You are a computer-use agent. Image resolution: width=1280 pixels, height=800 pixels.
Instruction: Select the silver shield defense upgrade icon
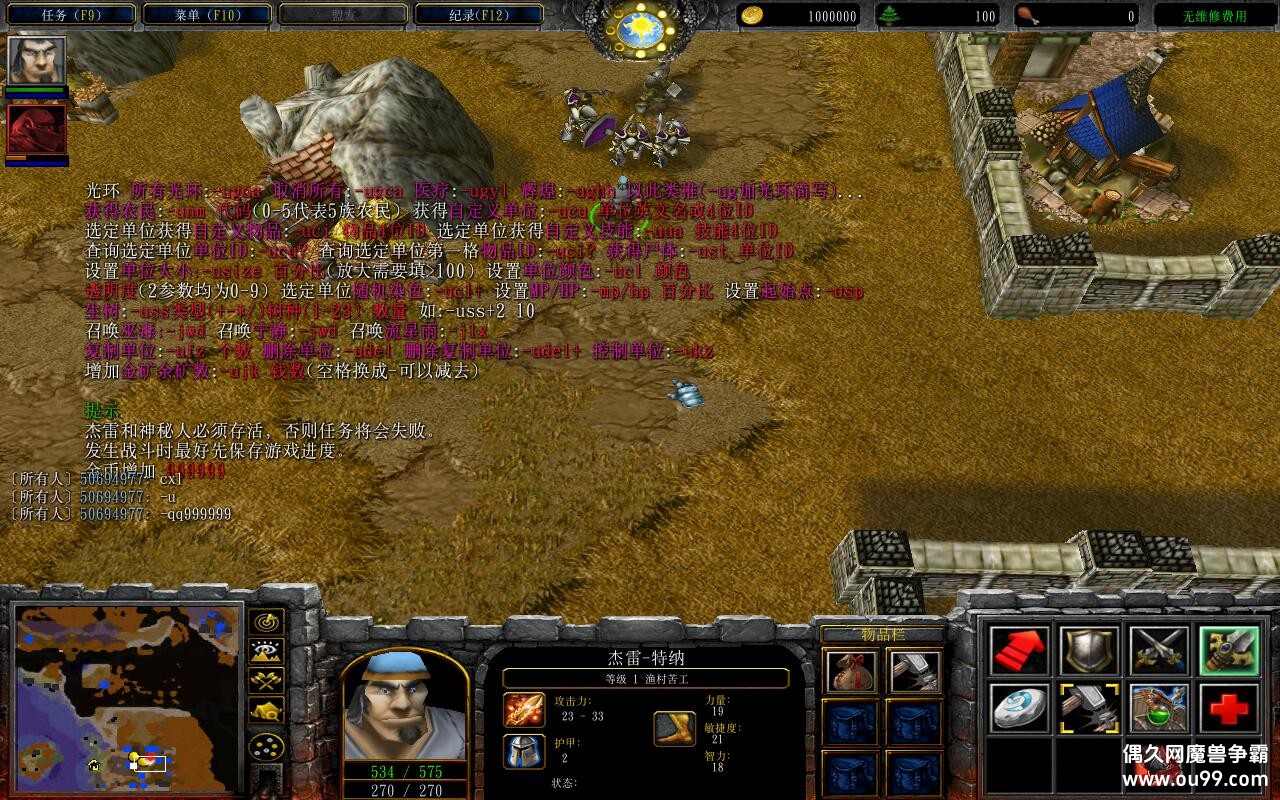click(x=1090, y=649)
